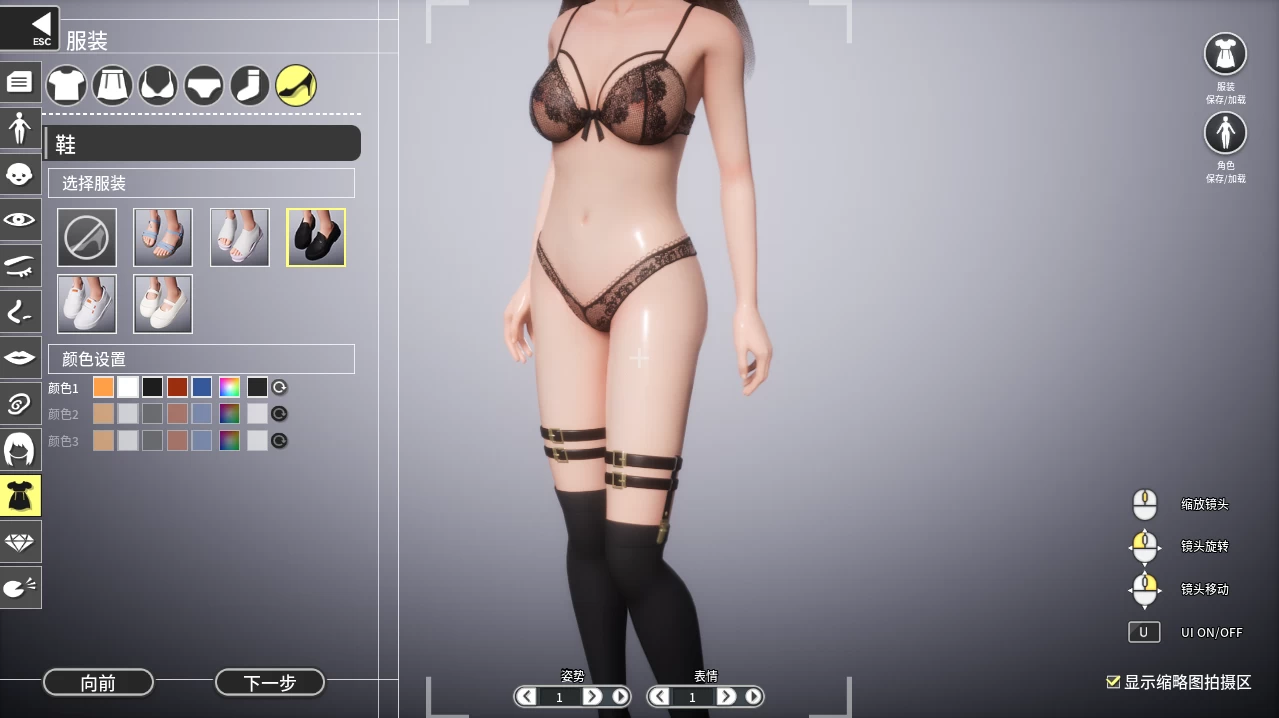Go to the previous expression
The width and height of the screenshot is (1279, 718).
(660, 696)
